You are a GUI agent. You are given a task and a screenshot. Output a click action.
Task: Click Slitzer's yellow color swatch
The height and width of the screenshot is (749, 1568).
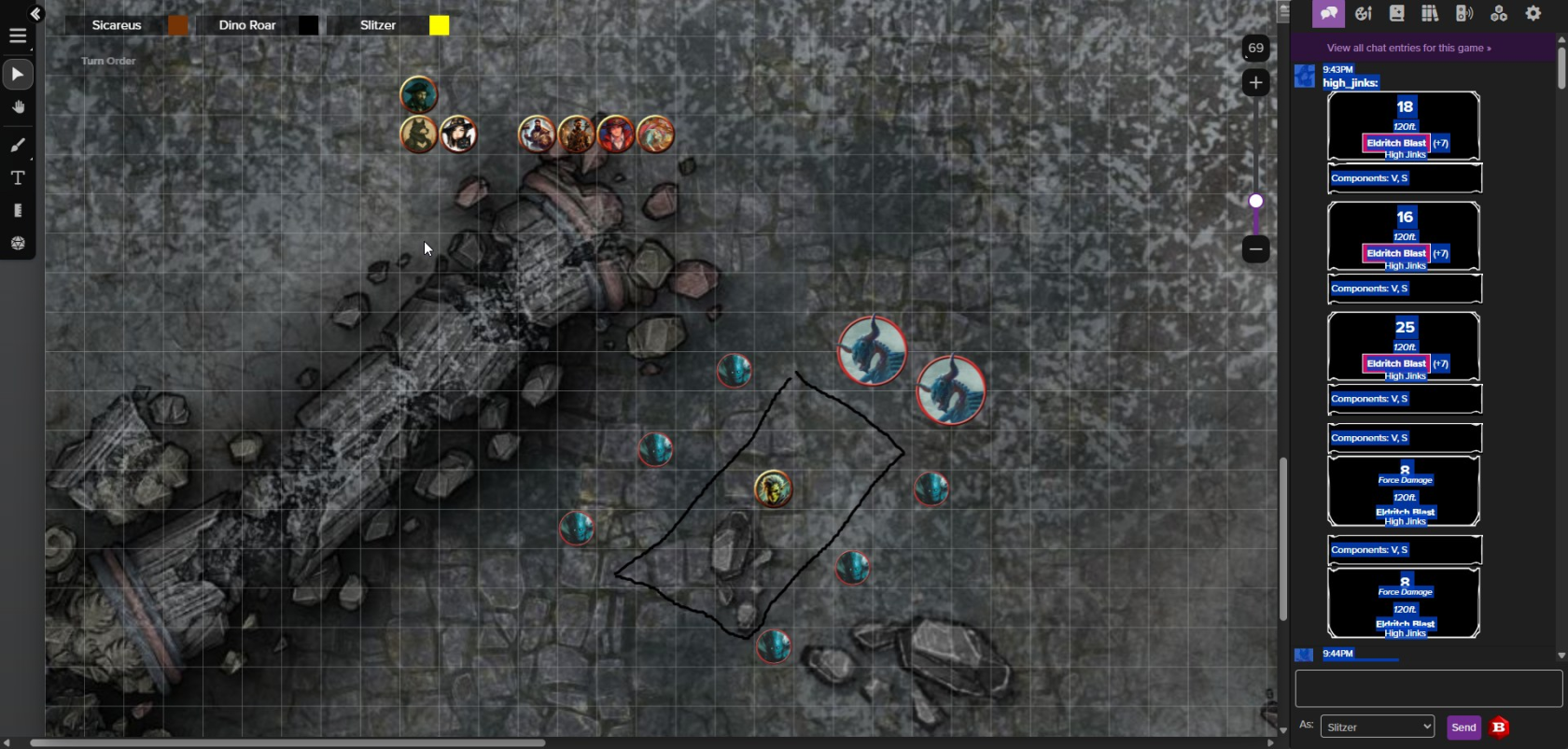(x=439, y=25)
